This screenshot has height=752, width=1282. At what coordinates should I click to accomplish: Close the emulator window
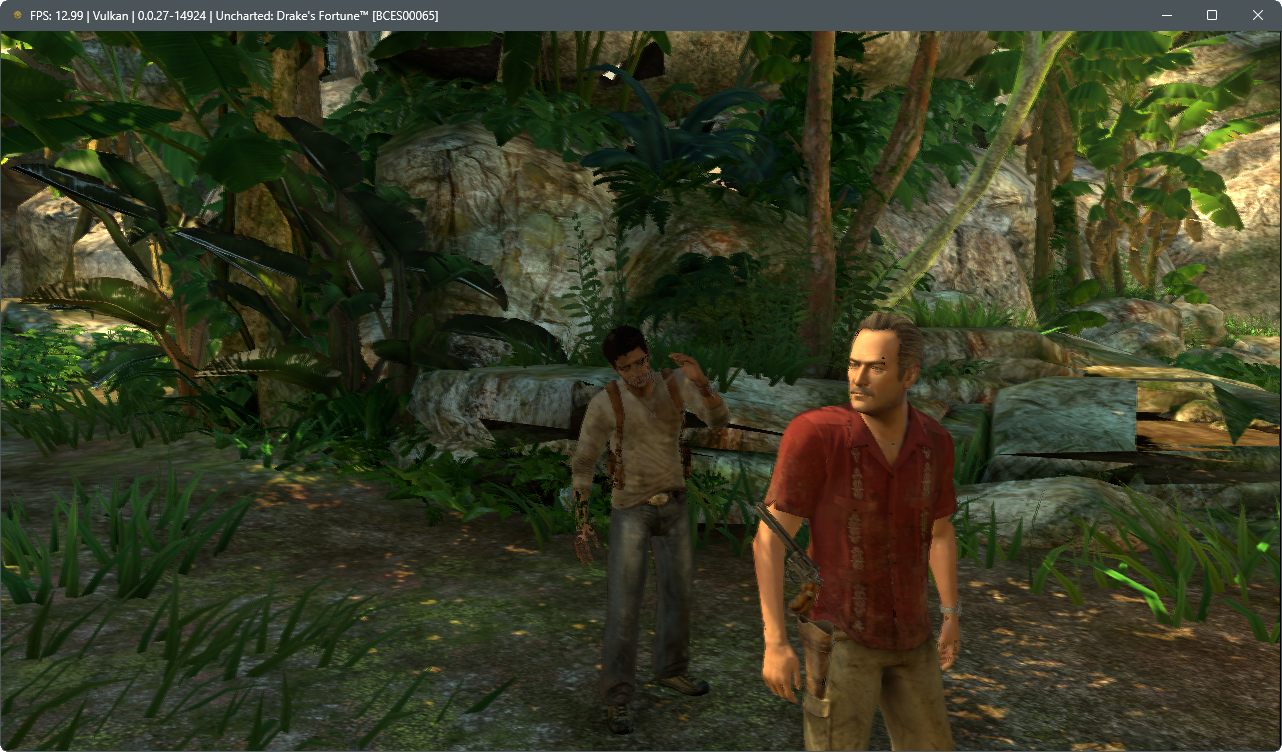(x=1257, y=15)
